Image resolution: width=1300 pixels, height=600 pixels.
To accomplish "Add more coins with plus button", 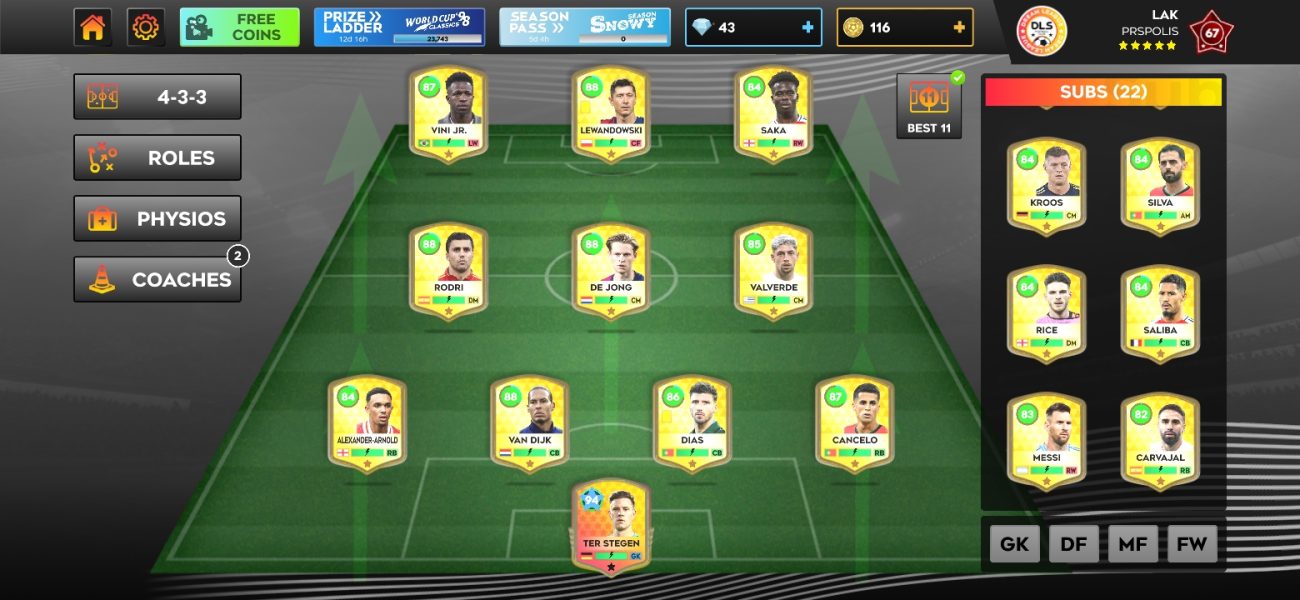I will click(959, 28).
